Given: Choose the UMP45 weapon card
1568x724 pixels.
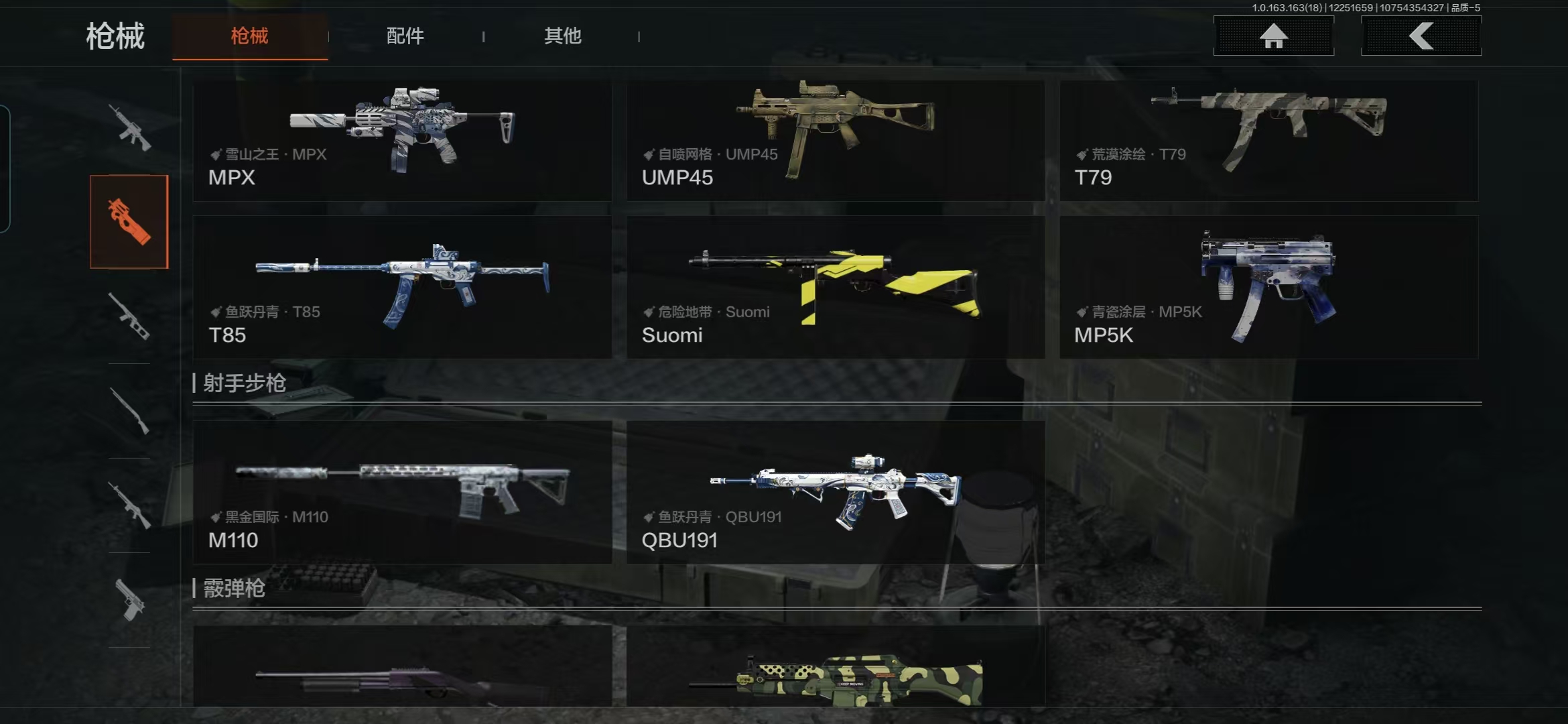Looking at the screenshot, I should [836, 141].
